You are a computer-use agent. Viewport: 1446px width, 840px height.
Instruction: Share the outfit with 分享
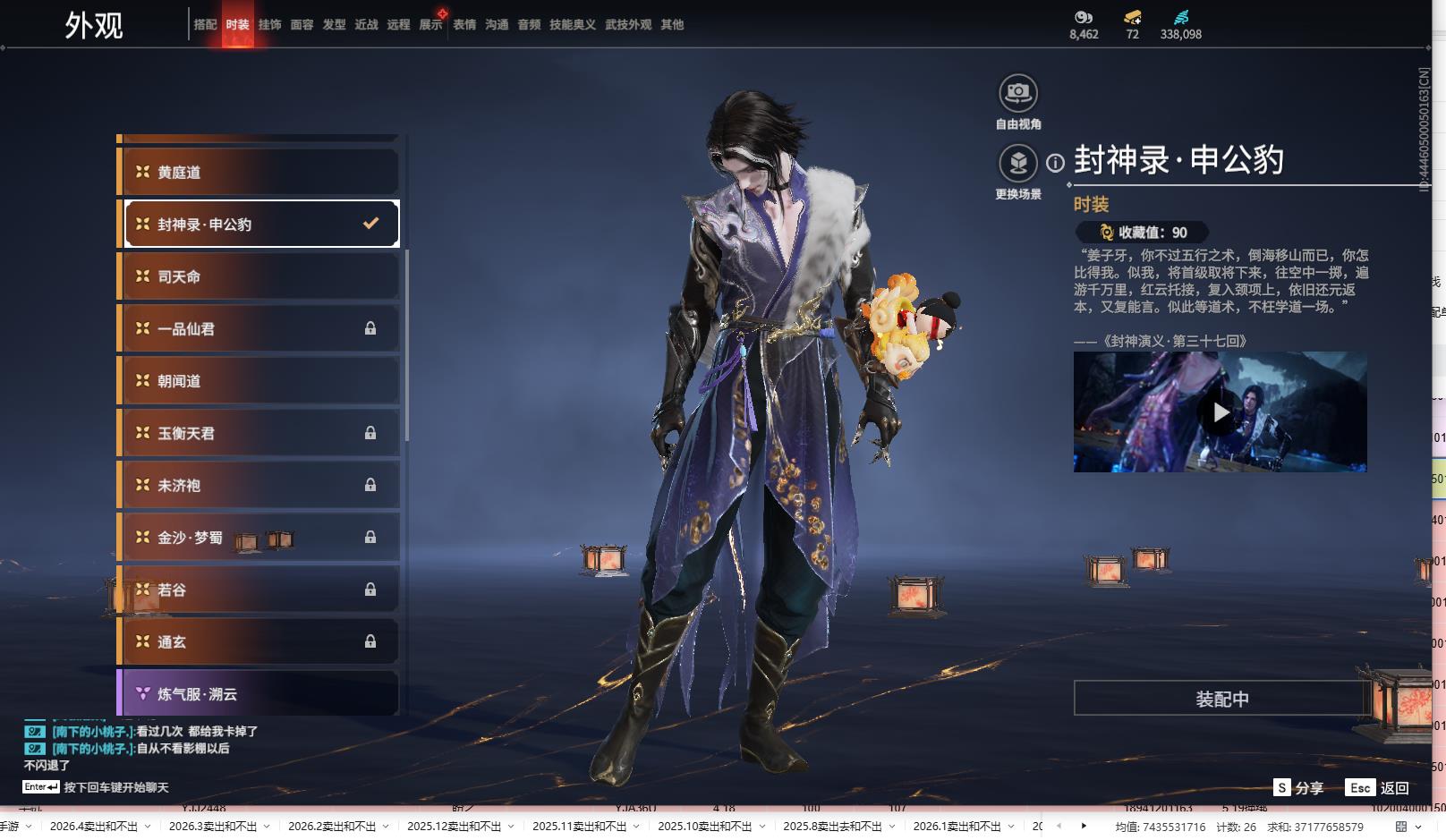tap(1299, 787)
